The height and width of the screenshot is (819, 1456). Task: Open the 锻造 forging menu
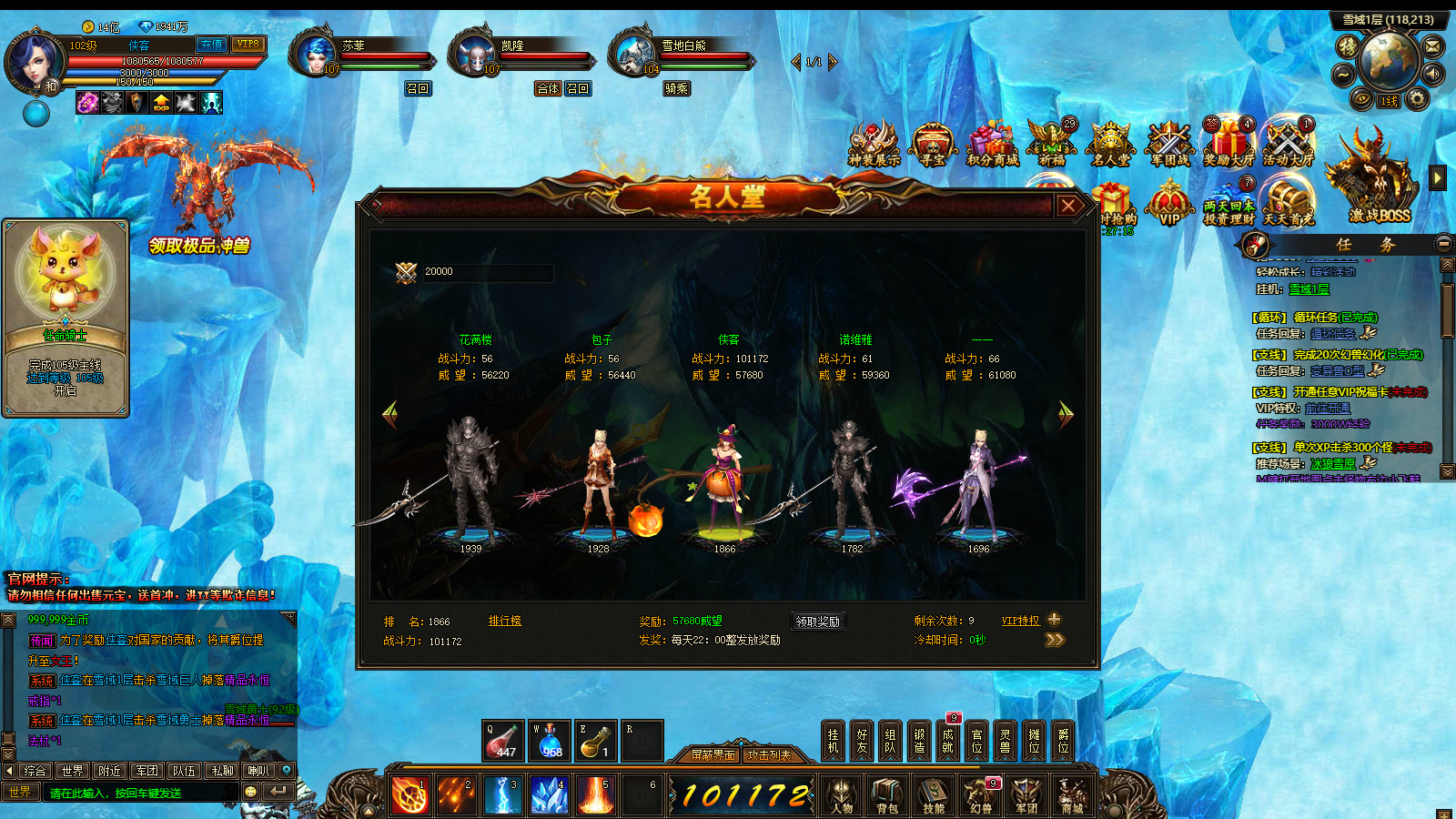coord(919,741)
